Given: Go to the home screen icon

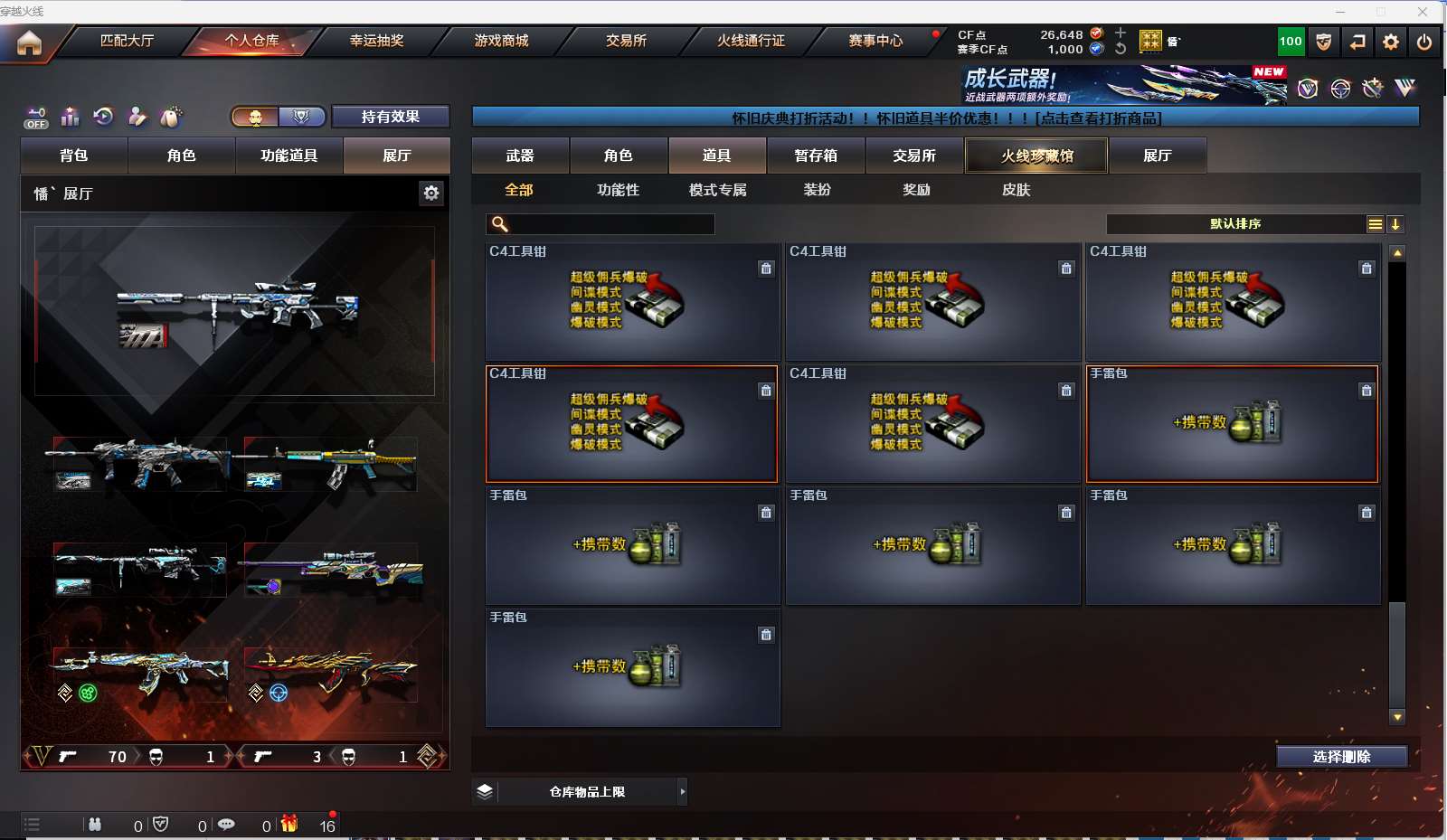Looking at the screenshot, I should (29, 42).
